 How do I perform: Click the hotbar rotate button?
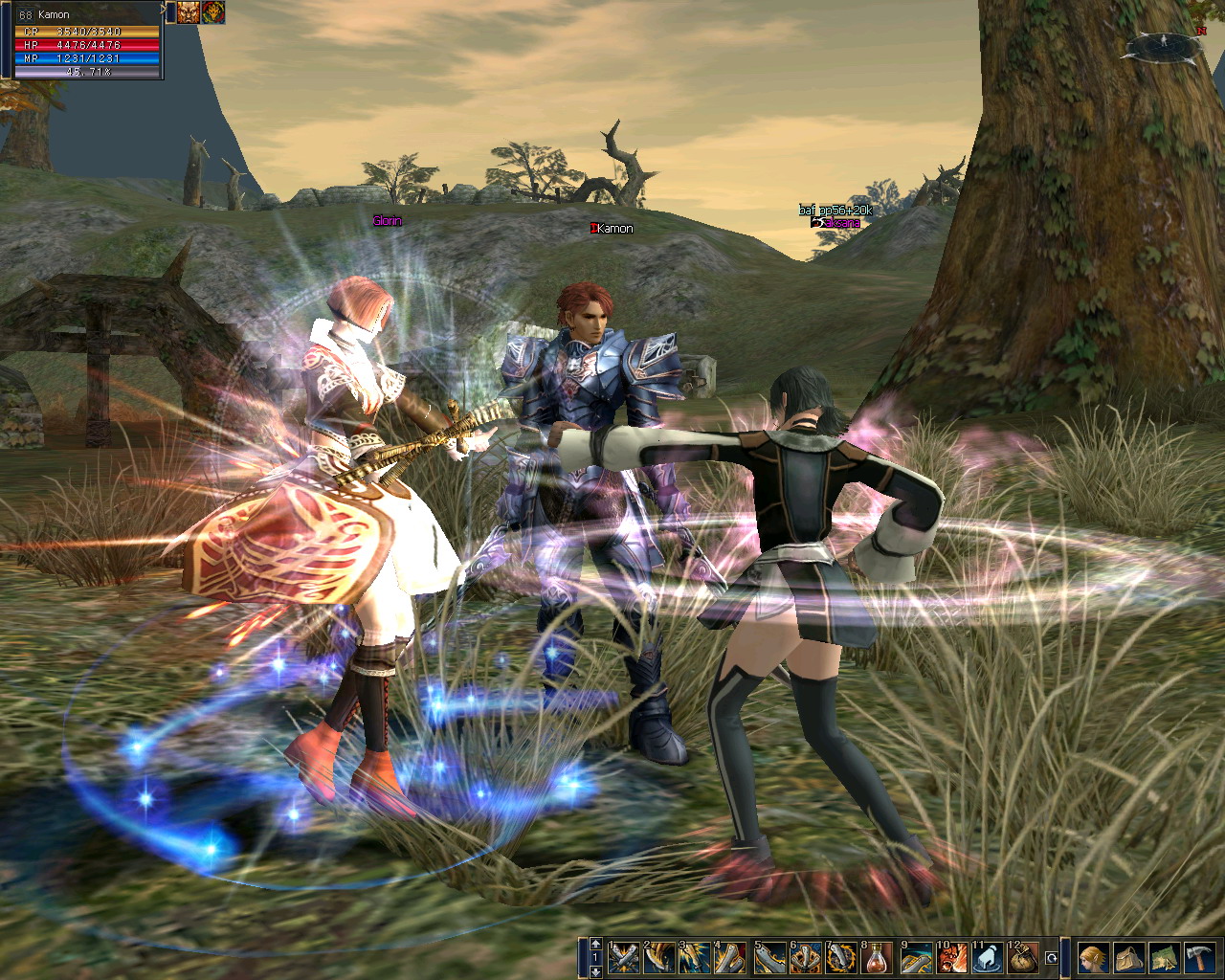pyautogui.click(x=1052, y=957)
